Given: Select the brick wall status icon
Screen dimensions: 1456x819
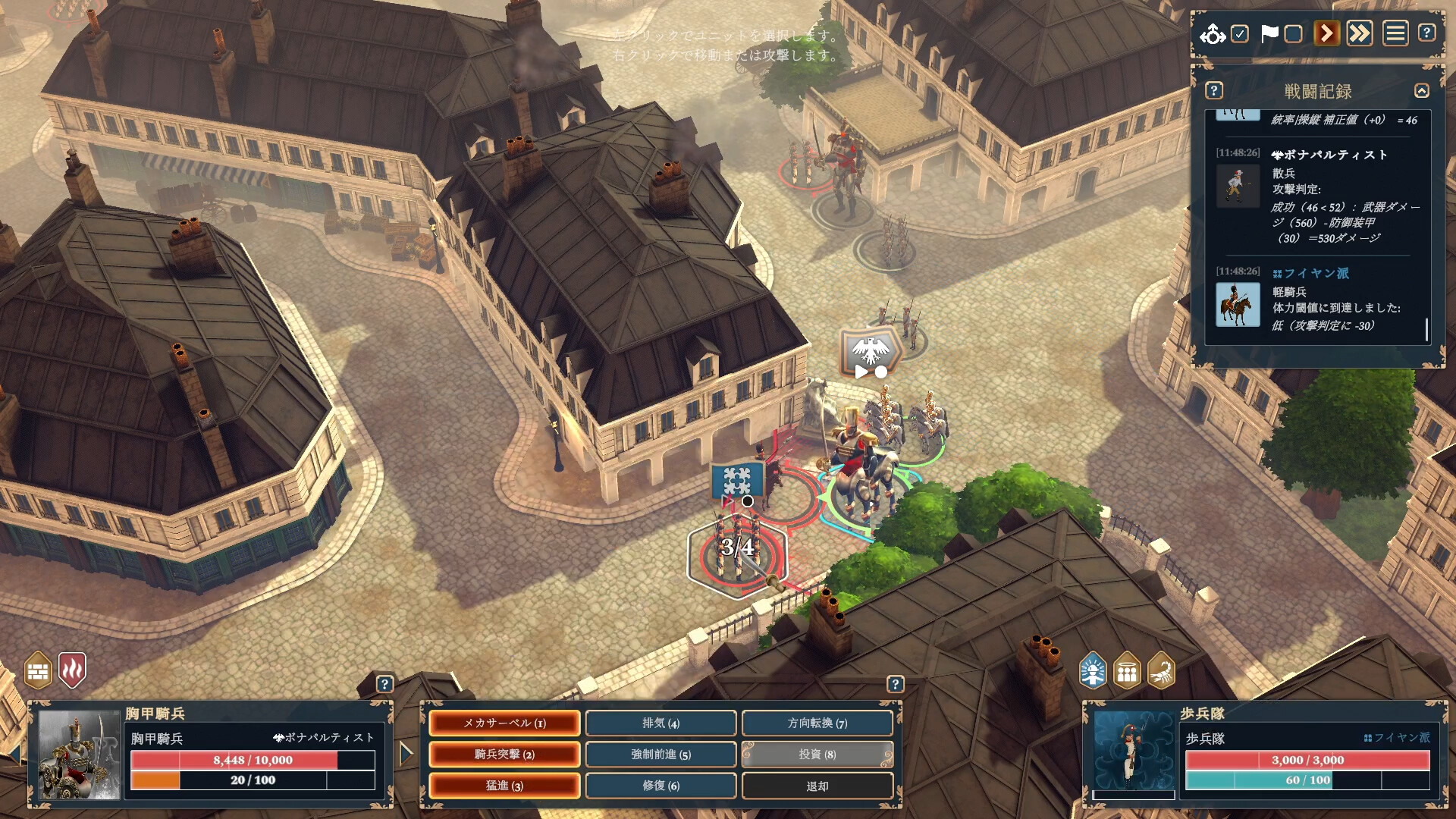Looking at the screenshot, I should click(x=38, y=671).
